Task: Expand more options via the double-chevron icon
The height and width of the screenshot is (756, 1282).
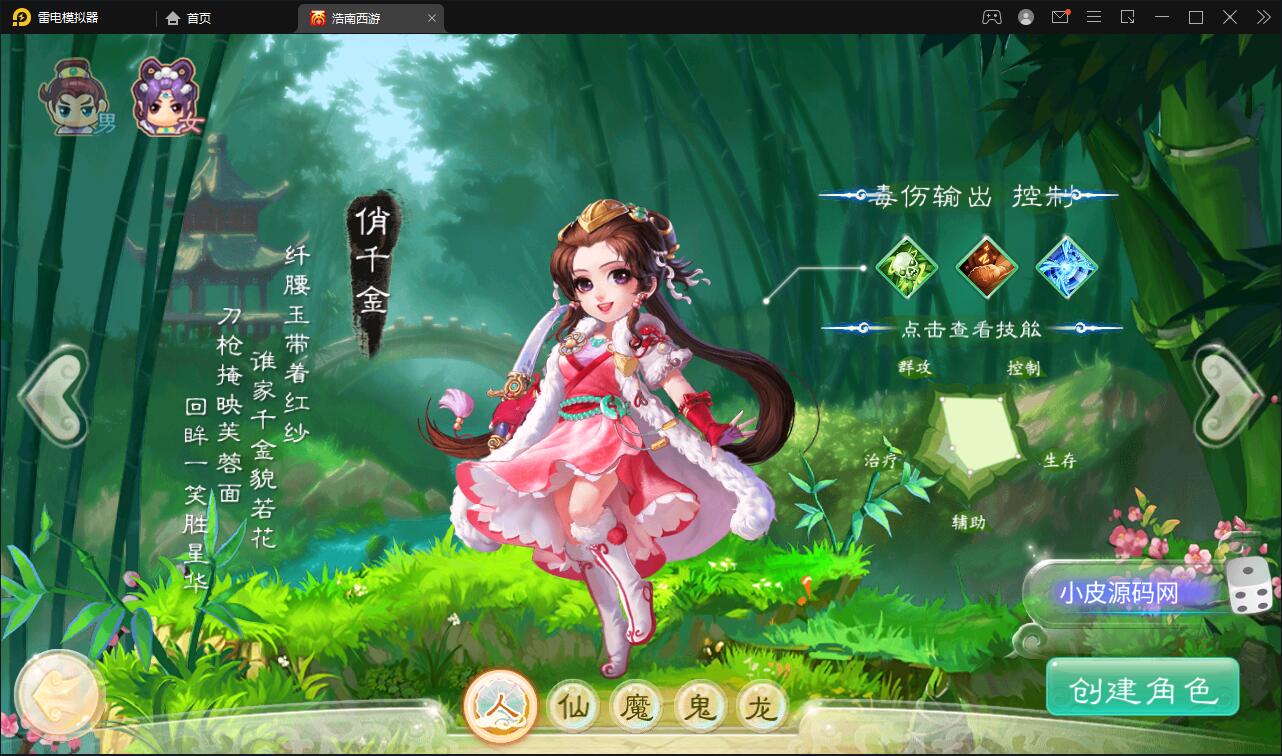Action: point(1262,17)
